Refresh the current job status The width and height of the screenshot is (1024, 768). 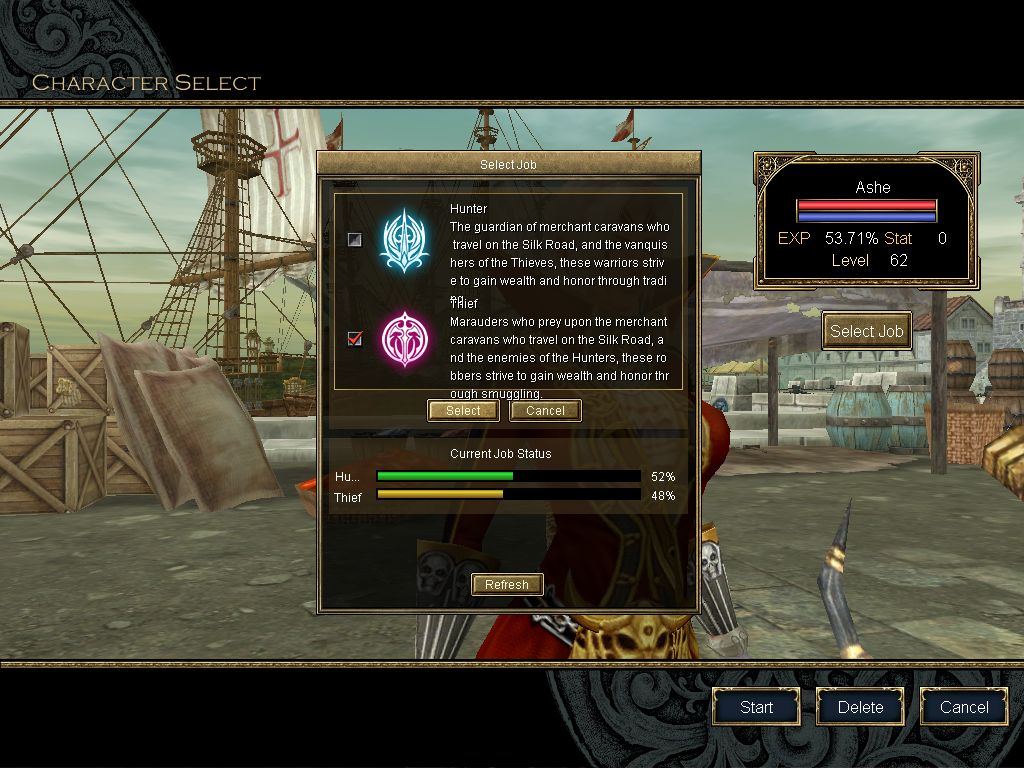[507, 585]
